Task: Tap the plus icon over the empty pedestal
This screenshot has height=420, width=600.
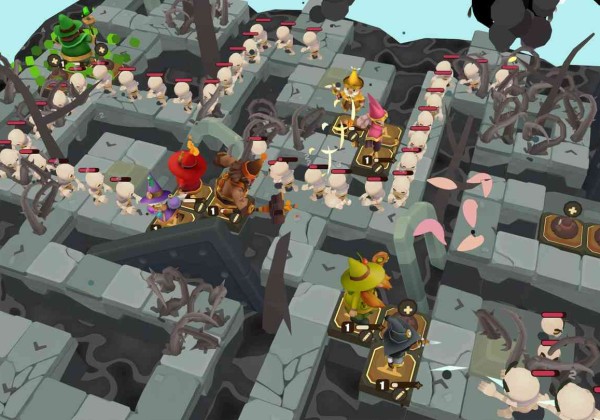Action: pyautogui.click(x=571, y=209)
